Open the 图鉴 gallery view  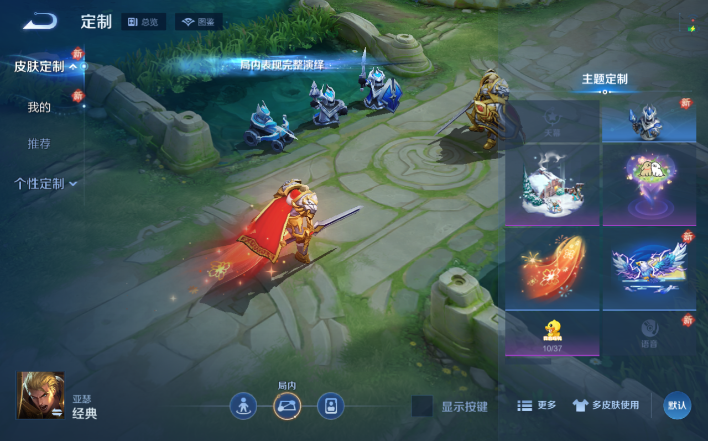coord(200,21)
